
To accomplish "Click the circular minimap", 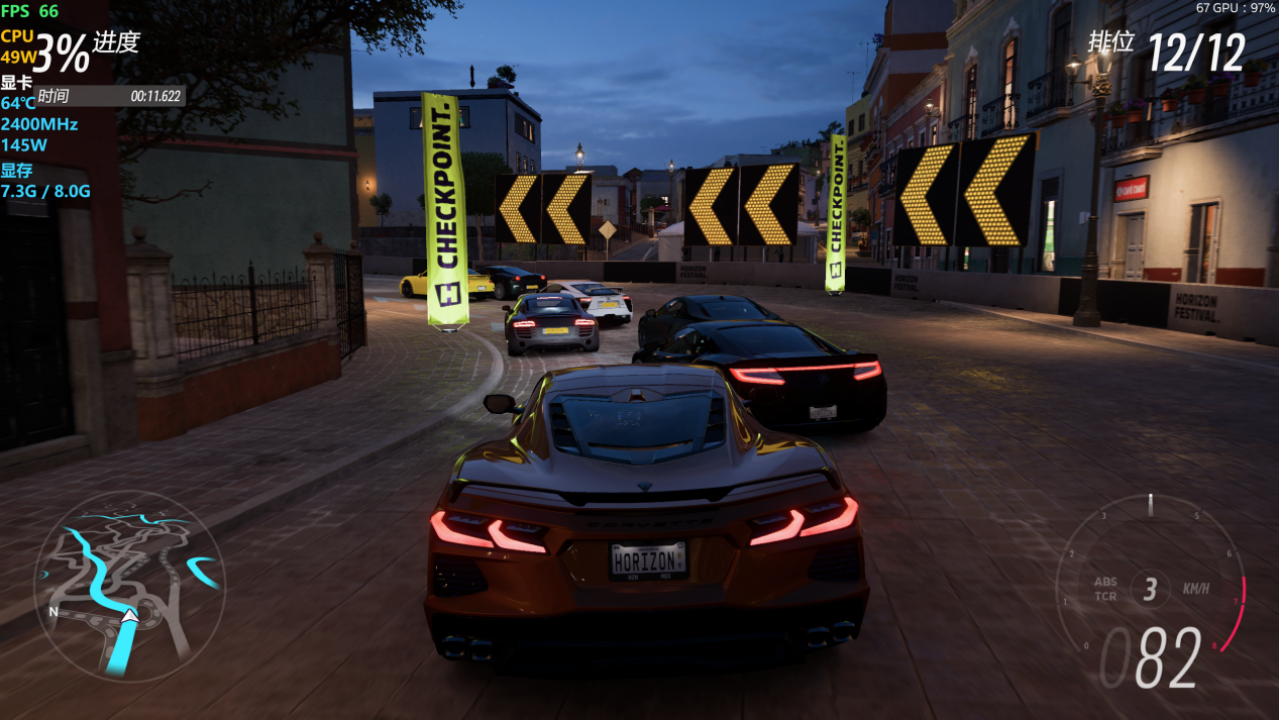I will click(128, 585).
